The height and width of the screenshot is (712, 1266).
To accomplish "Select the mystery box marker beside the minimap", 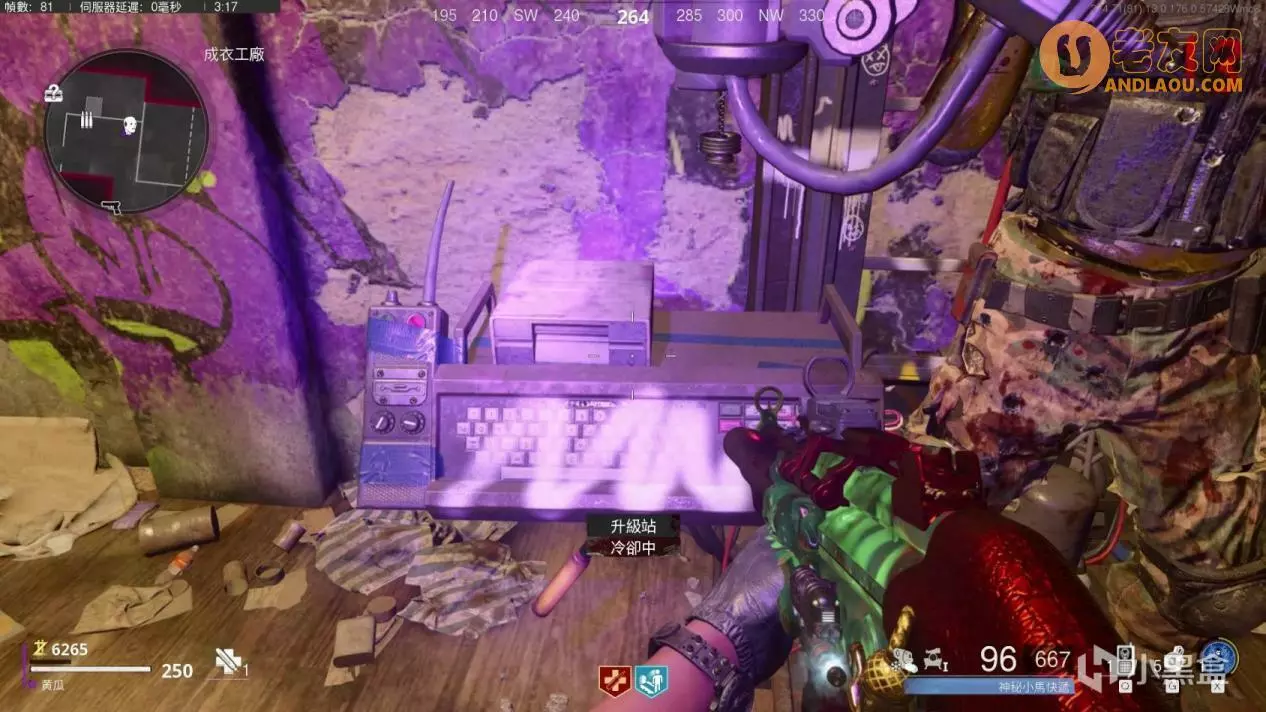I will [x=54, y=94].
